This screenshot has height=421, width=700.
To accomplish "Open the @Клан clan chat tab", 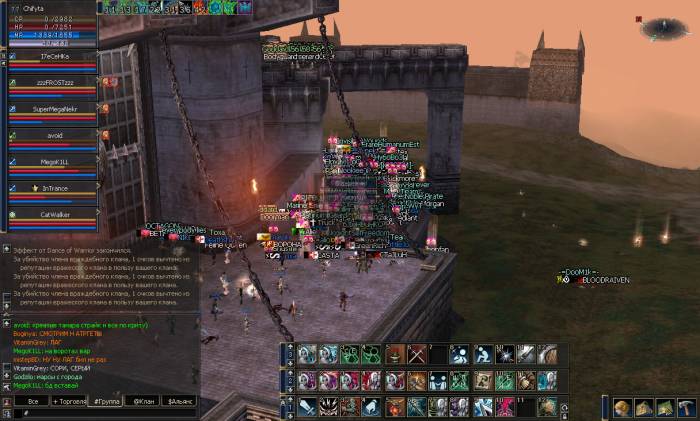I will [x=141, y=401].
